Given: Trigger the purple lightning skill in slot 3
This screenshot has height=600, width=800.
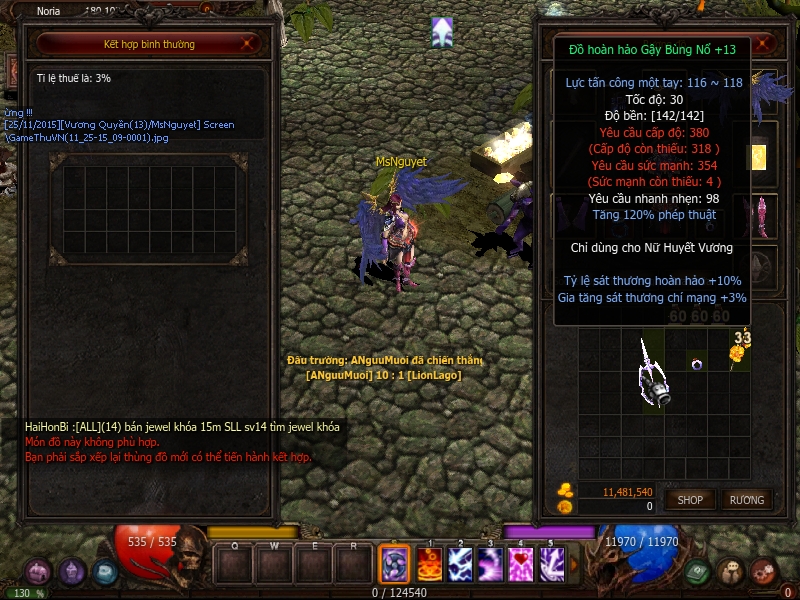Looking at the screenshot, I should tap(491, 562).
